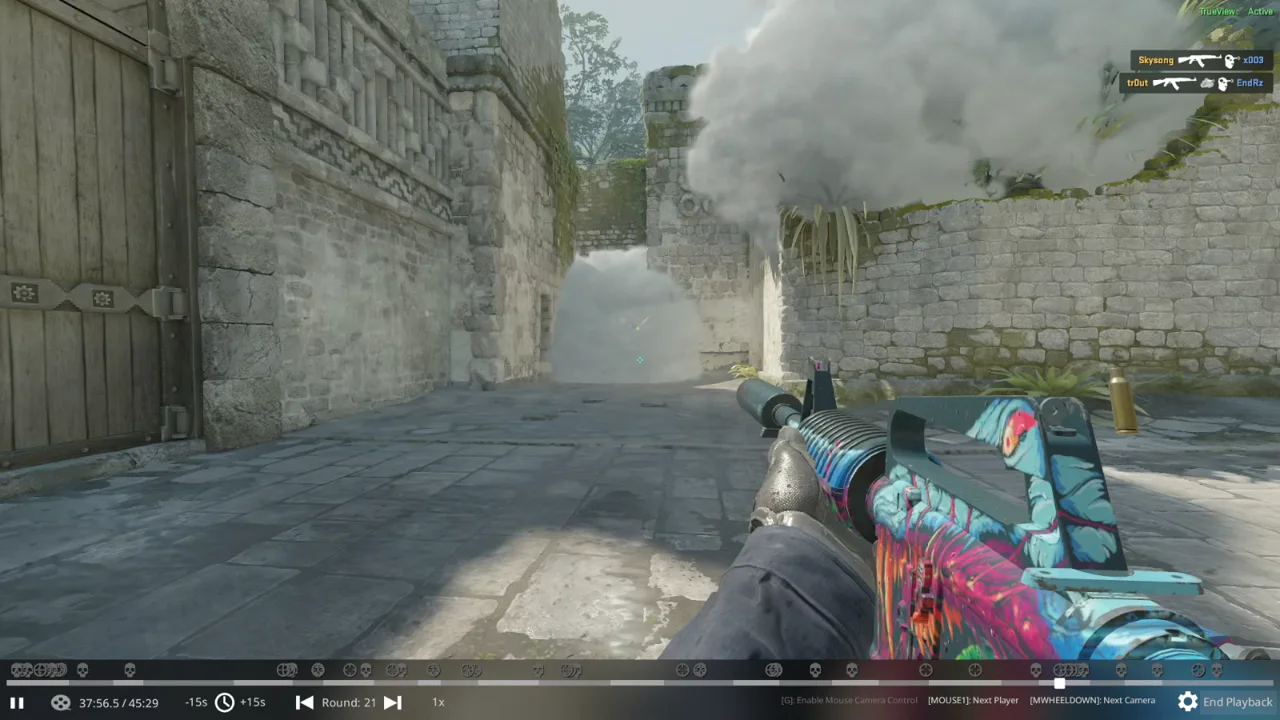Skip forward 15 seconds in the demo

pos(253,703)
